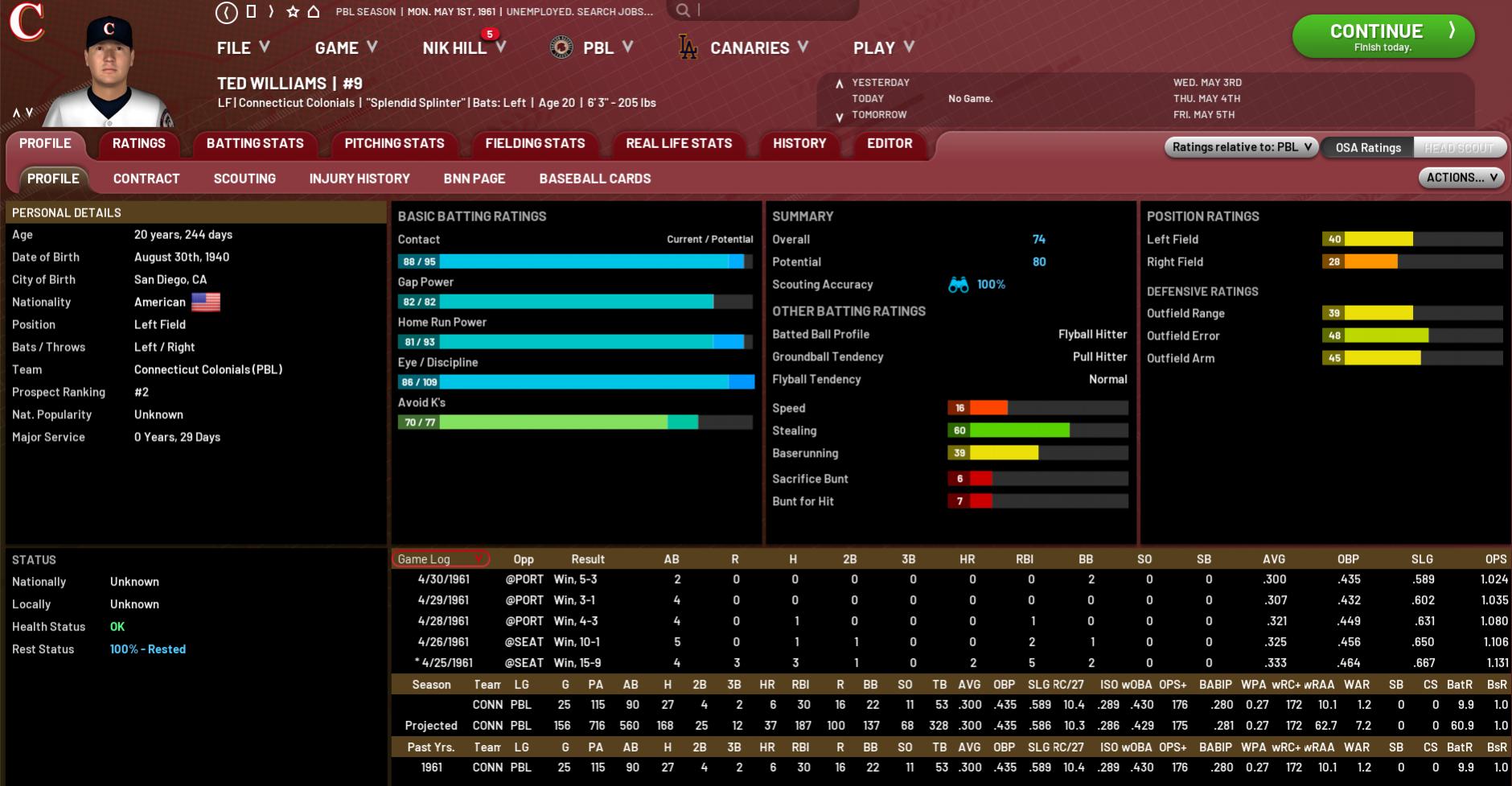Click the green Continue button
1512x786 pixels.
tap(1383, 36)
